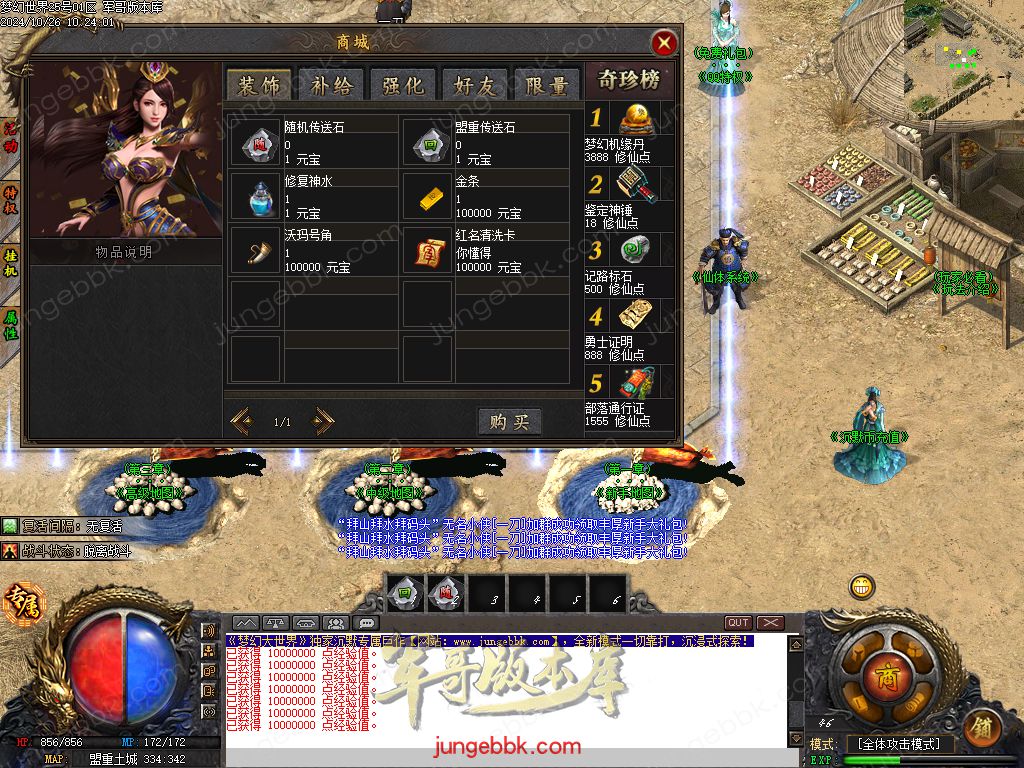Close the 商城 shop window
The width and height of the screenshot is (1024, 768).
[x=663, y=43]
